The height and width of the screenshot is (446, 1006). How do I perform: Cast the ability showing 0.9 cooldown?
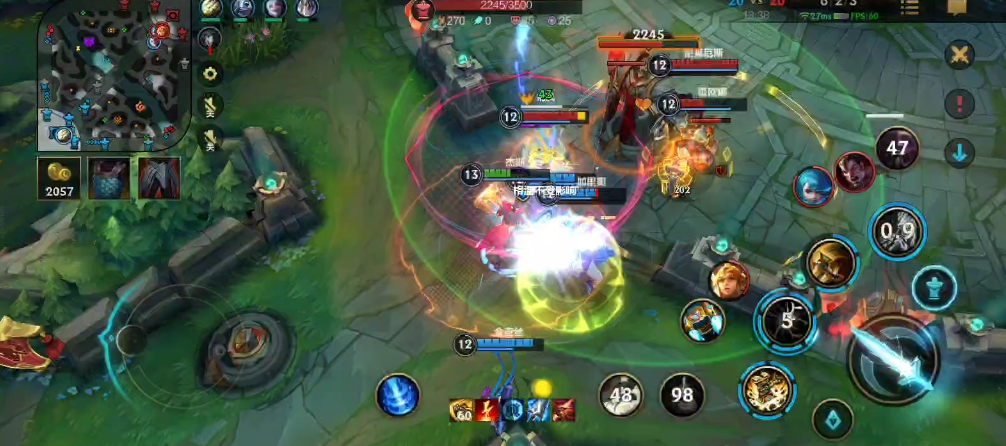[897, 231]
